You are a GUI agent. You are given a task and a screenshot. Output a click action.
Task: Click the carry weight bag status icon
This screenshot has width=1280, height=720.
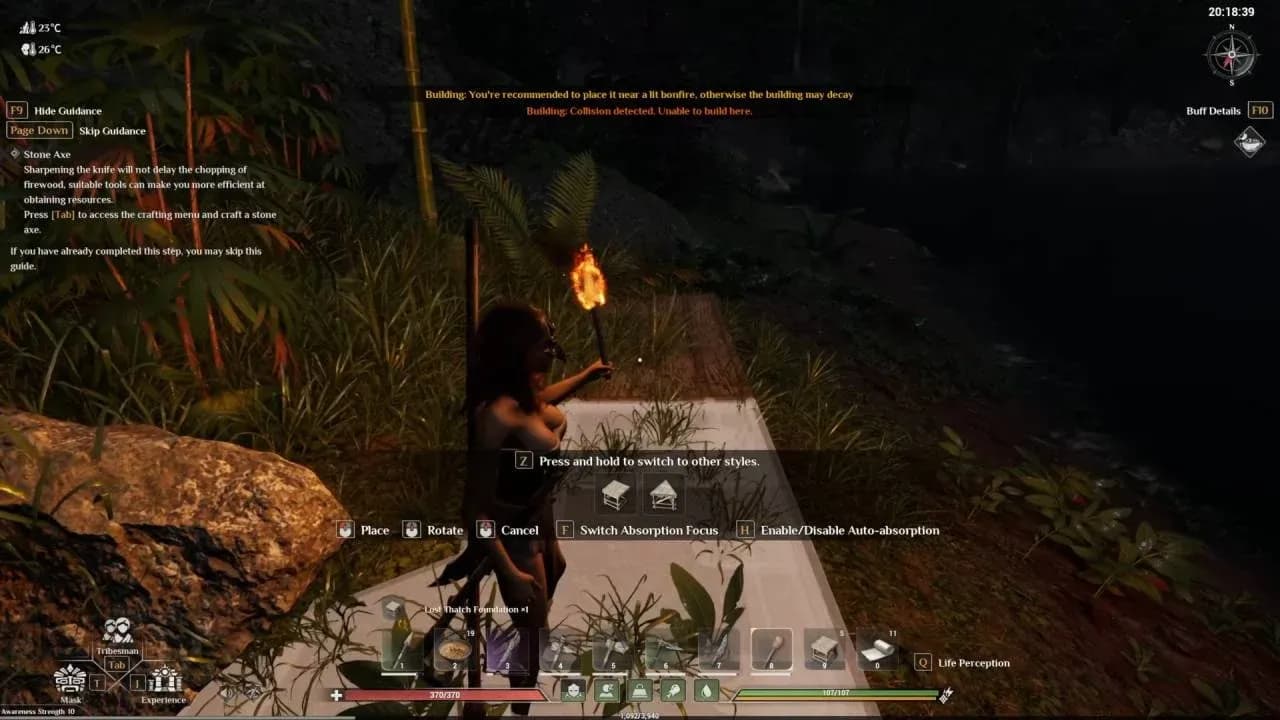(637, 689)
